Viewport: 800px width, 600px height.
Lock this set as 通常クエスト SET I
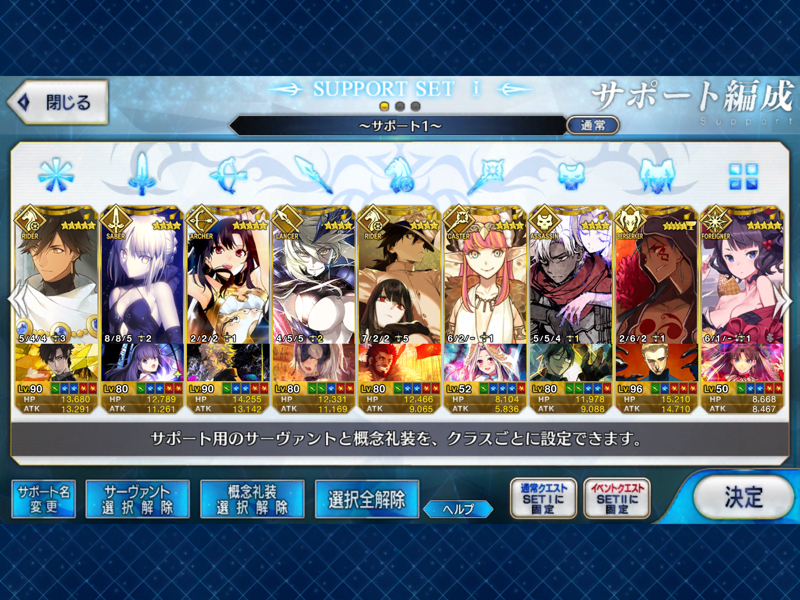click(x=542, y=498)
